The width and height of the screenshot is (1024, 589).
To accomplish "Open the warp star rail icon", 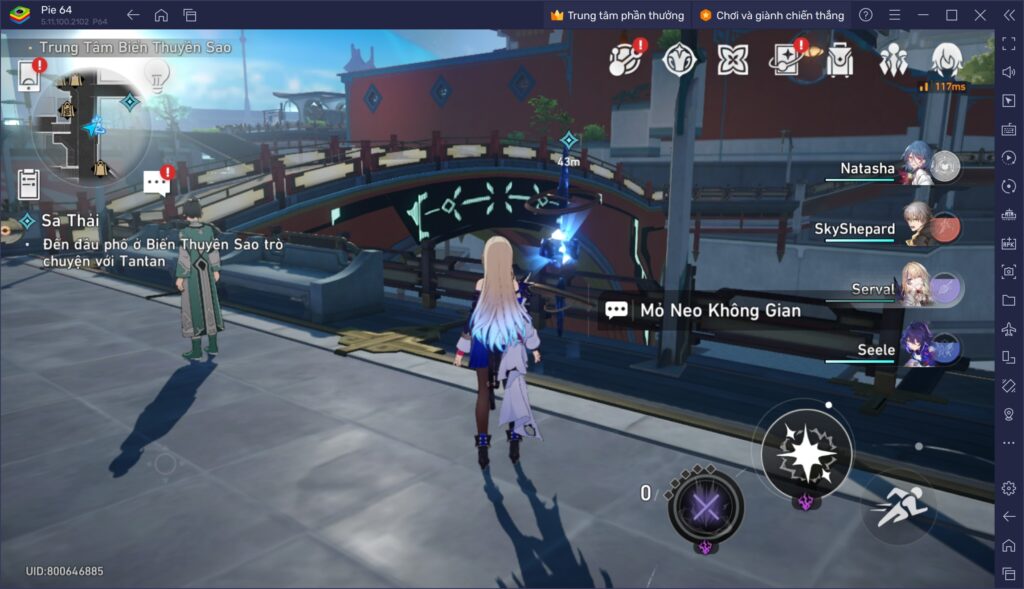I will tap(787, 60).
